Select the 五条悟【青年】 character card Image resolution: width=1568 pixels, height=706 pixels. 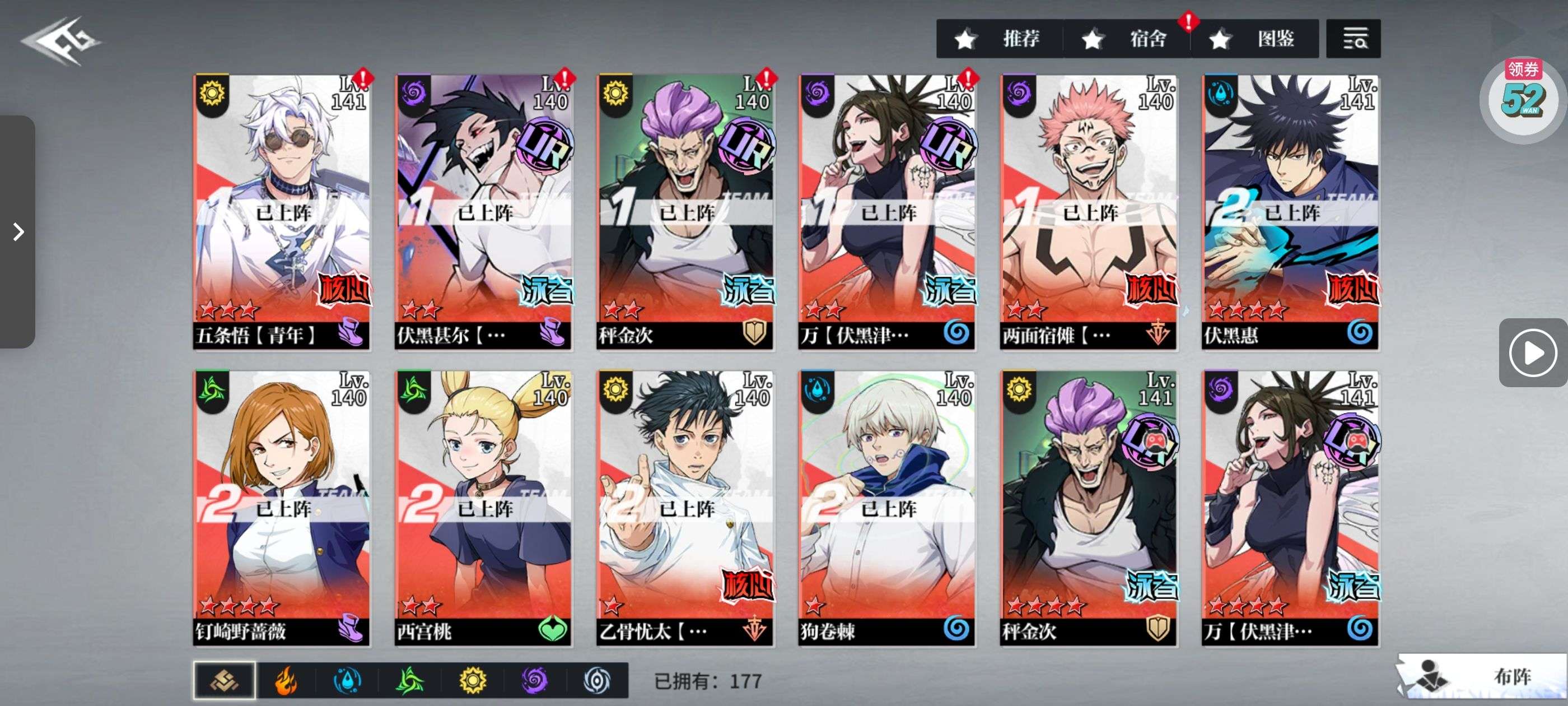point(281,212)
